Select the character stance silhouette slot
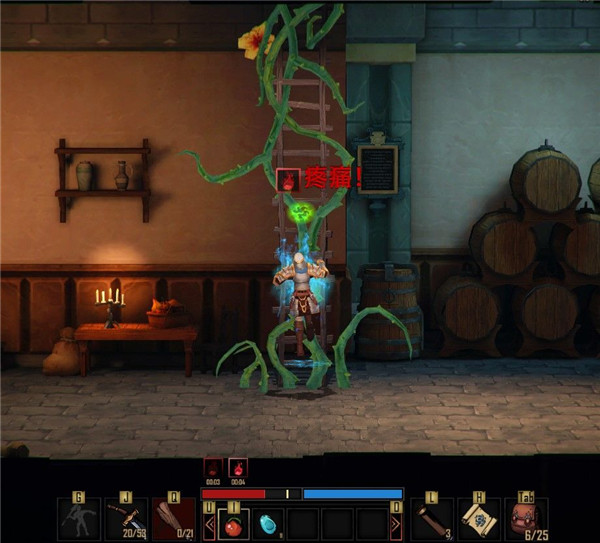 79,519
